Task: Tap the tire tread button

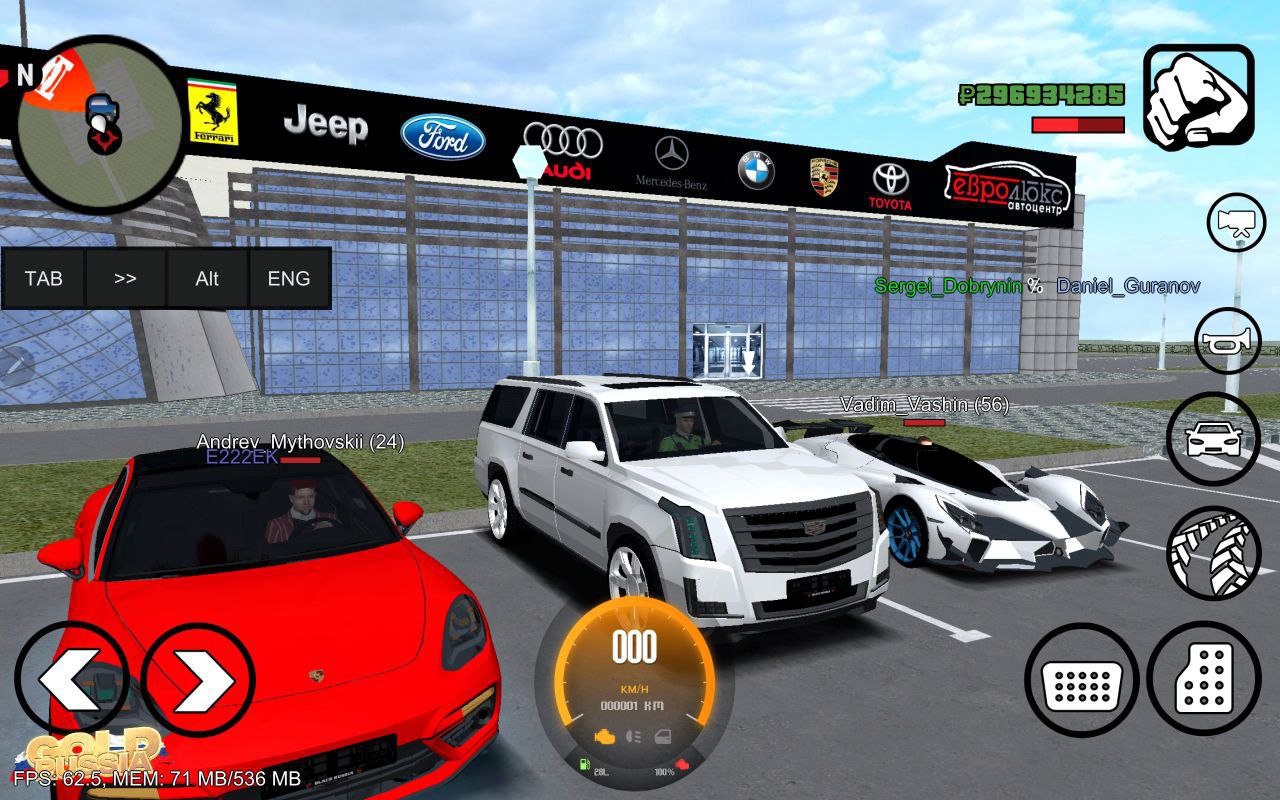Action: coord(1213,554)
